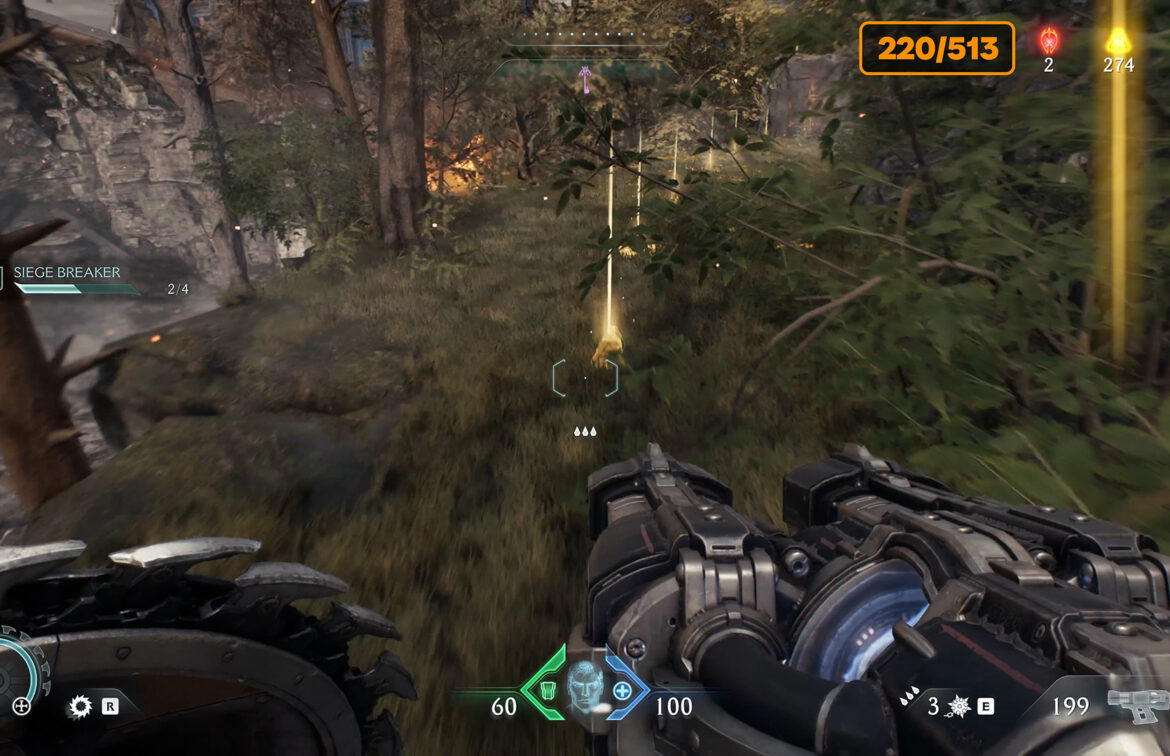1170x756 pixels.
Task: Click the orange 220/513 counter box
Action: click(936, 48)
